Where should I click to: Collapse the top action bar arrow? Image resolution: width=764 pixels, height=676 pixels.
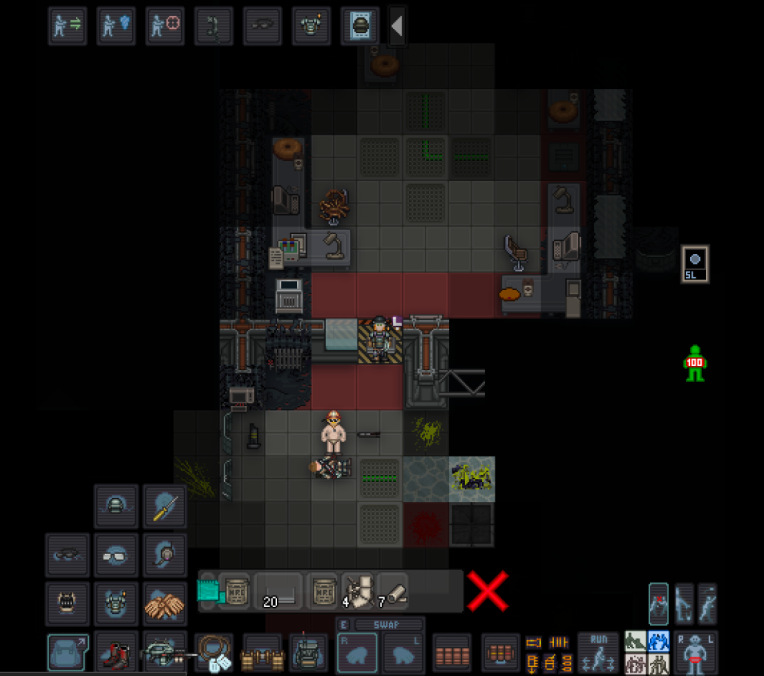tap(397, 27)
